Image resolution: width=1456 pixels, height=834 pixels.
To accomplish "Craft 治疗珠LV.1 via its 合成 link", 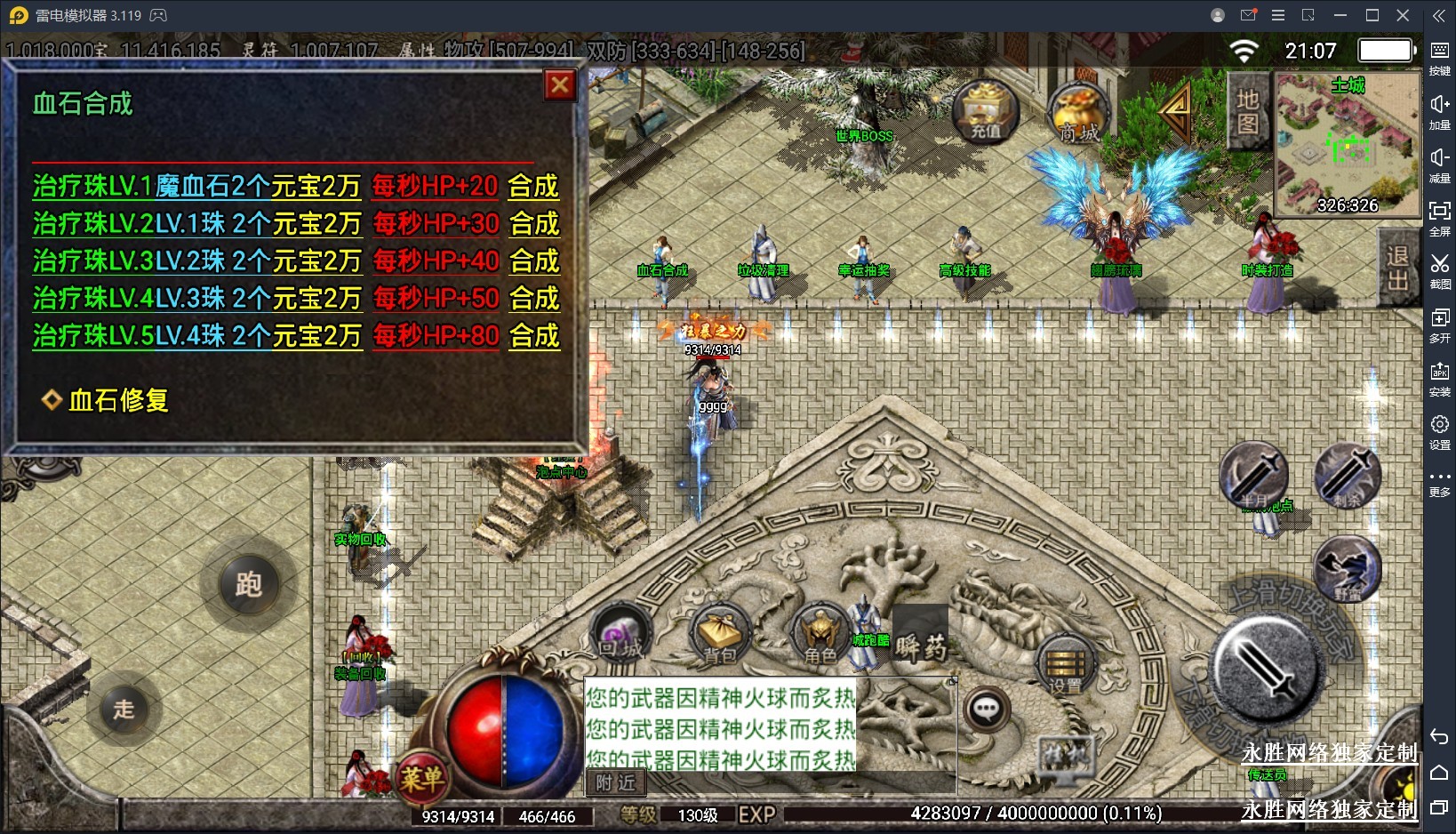I will pyautogui.click(x=533, y=186).
